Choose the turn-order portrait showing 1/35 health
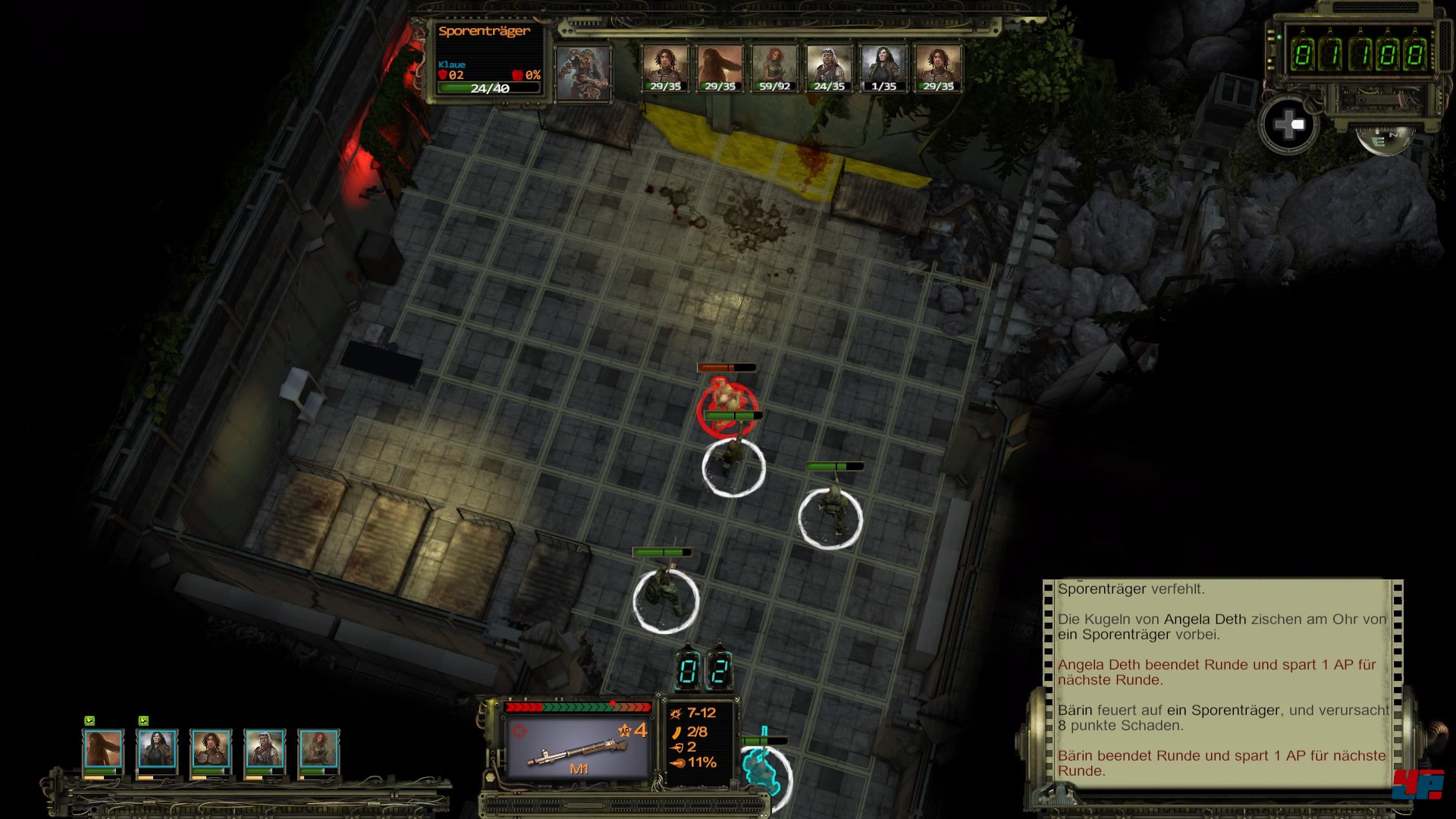The height and width of the screenshot is (819, 1456). point(883,67)
